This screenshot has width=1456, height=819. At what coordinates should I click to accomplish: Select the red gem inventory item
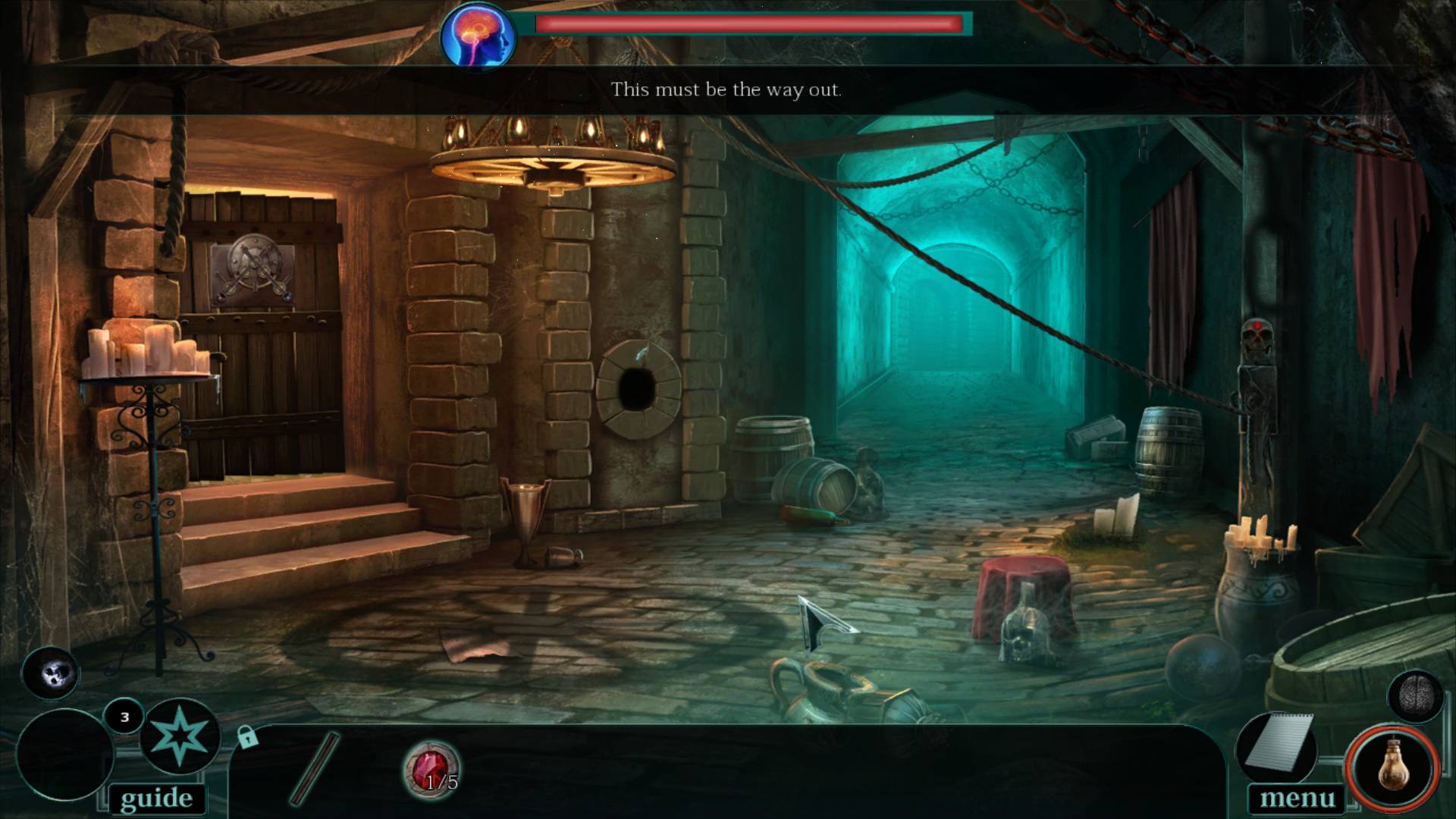coord(431,767)
